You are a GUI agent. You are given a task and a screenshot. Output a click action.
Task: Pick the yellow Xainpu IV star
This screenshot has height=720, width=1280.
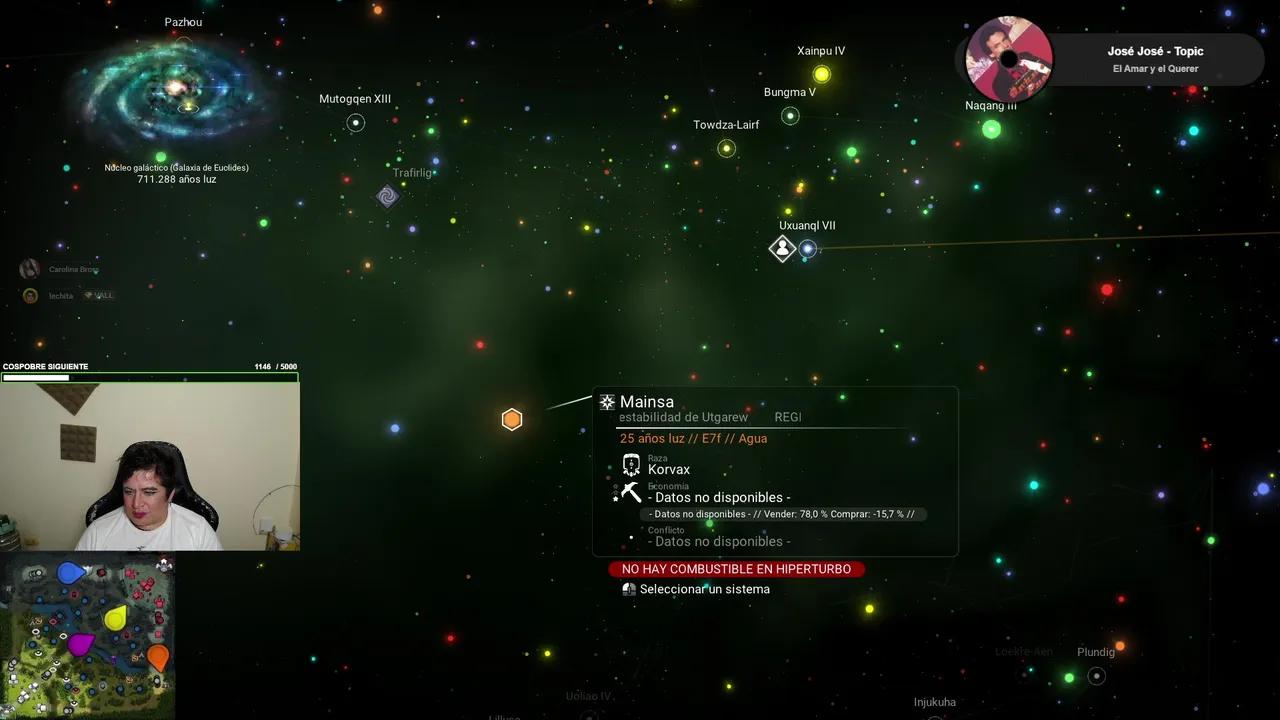(822, 74)
